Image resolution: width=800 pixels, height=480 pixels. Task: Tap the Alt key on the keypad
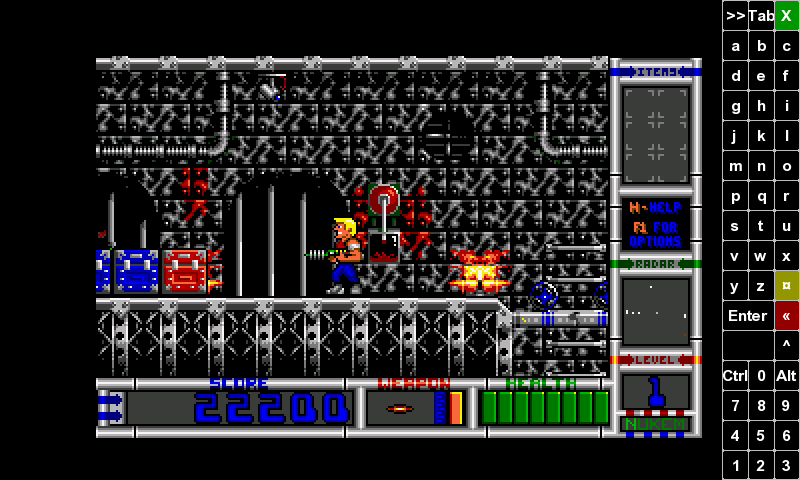click(x=787, y=376)
